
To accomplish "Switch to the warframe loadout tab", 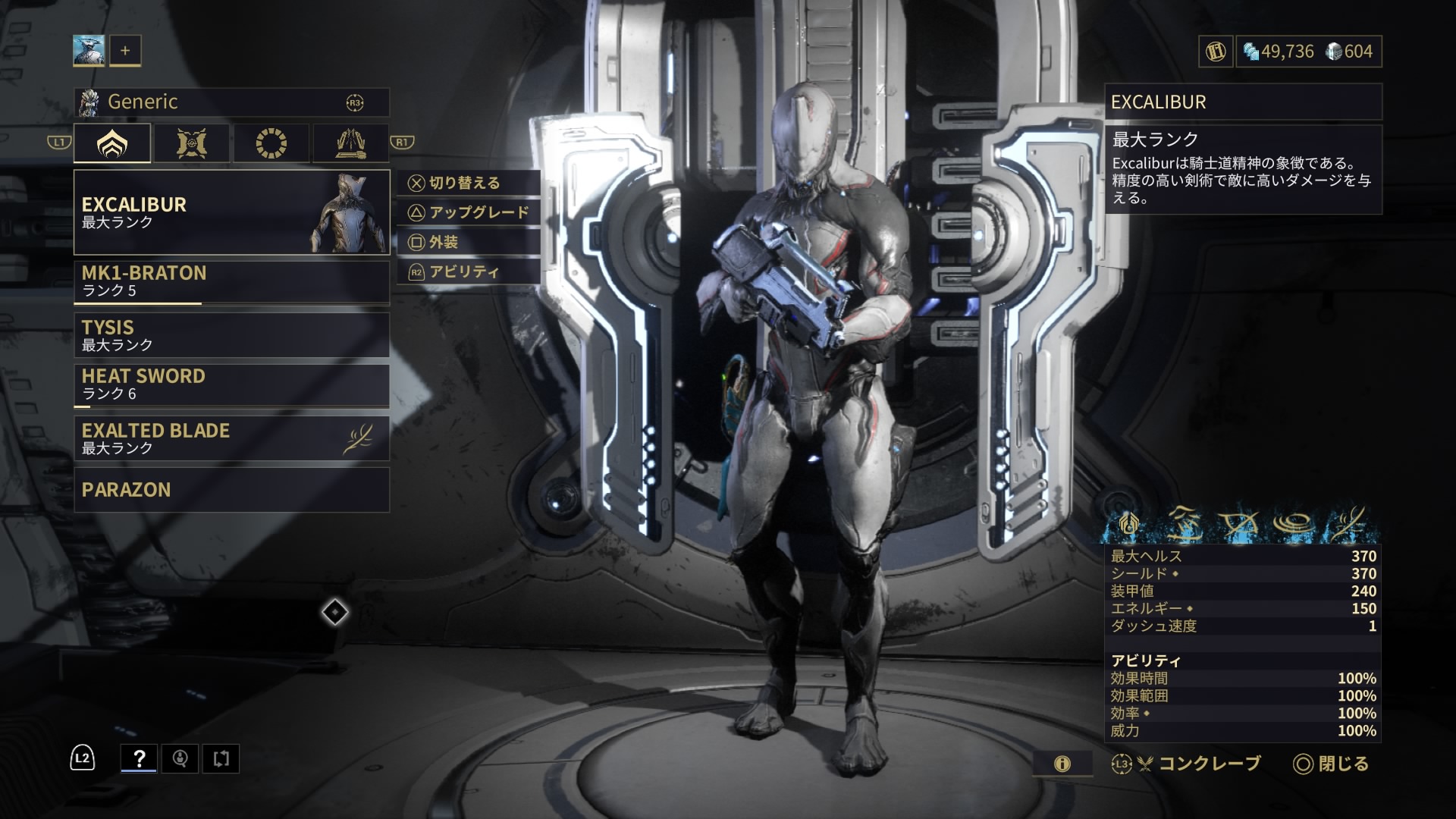I will click(x=112, y=143).
